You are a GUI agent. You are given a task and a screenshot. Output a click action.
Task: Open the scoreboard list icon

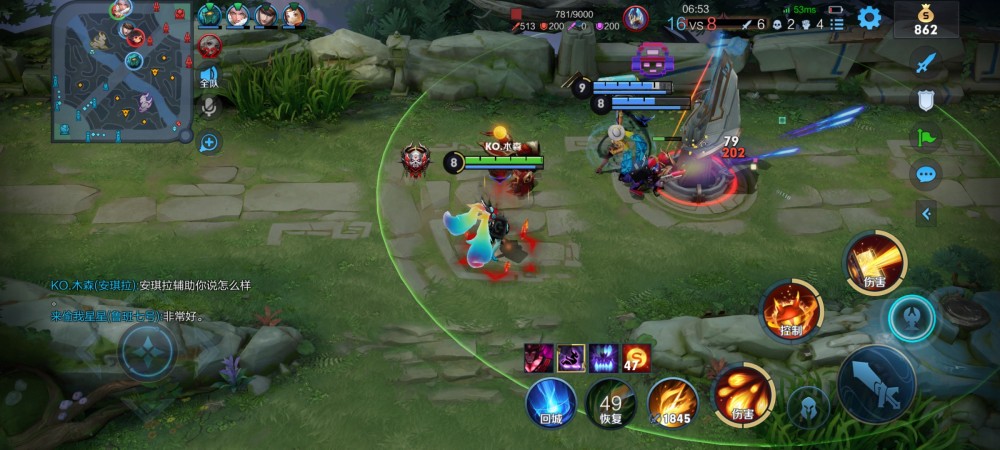836,24
